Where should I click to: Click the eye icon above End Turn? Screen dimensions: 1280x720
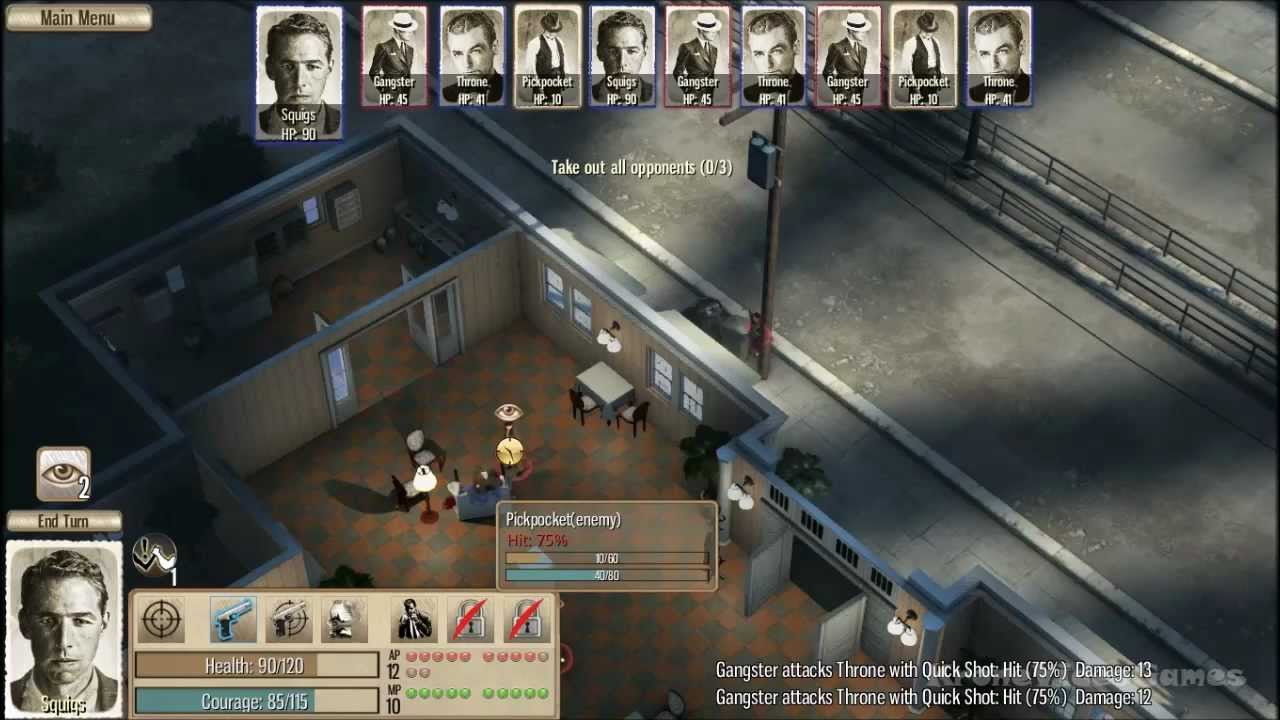pos(64,474)
